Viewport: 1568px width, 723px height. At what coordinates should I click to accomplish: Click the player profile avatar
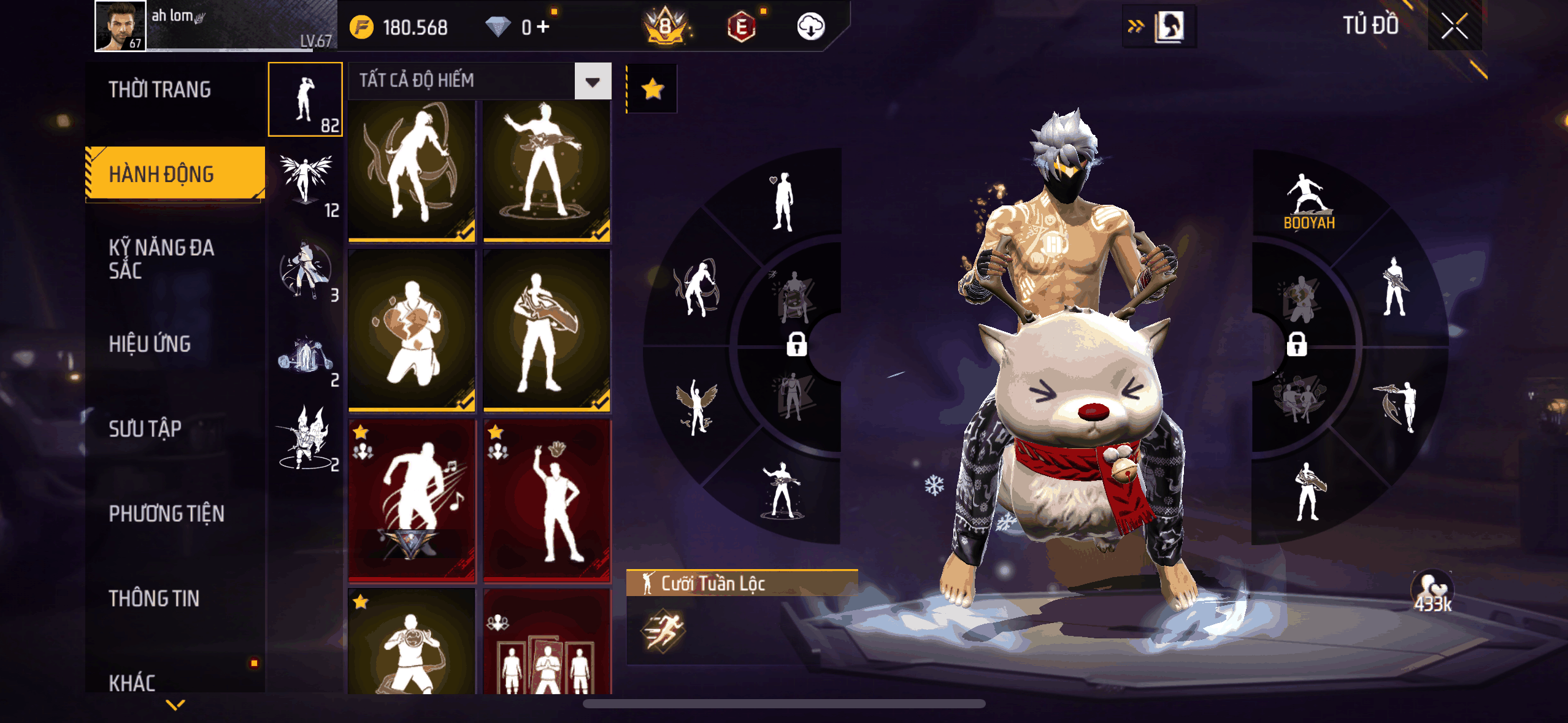coord(120,26)
